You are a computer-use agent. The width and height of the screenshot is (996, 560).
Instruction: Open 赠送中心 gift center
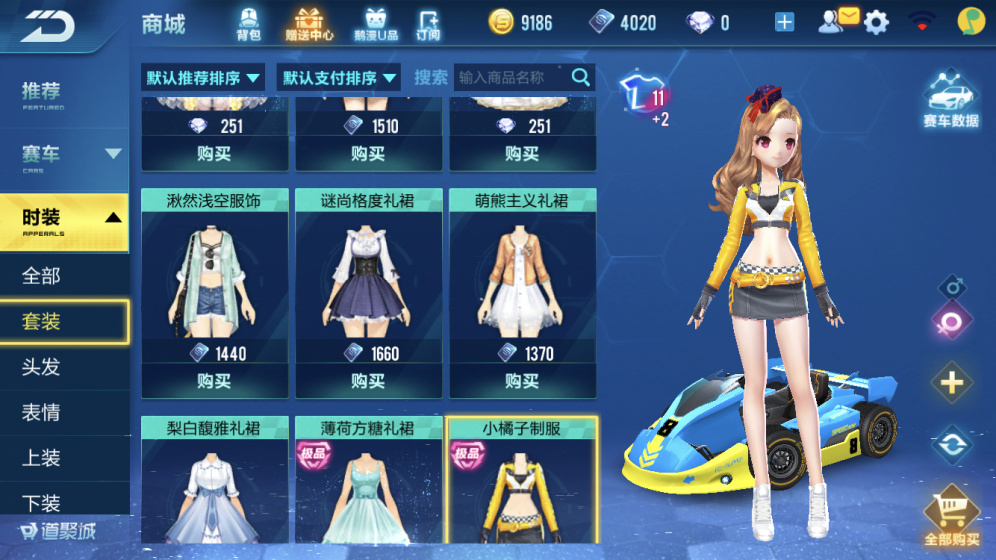pos(310,23)
